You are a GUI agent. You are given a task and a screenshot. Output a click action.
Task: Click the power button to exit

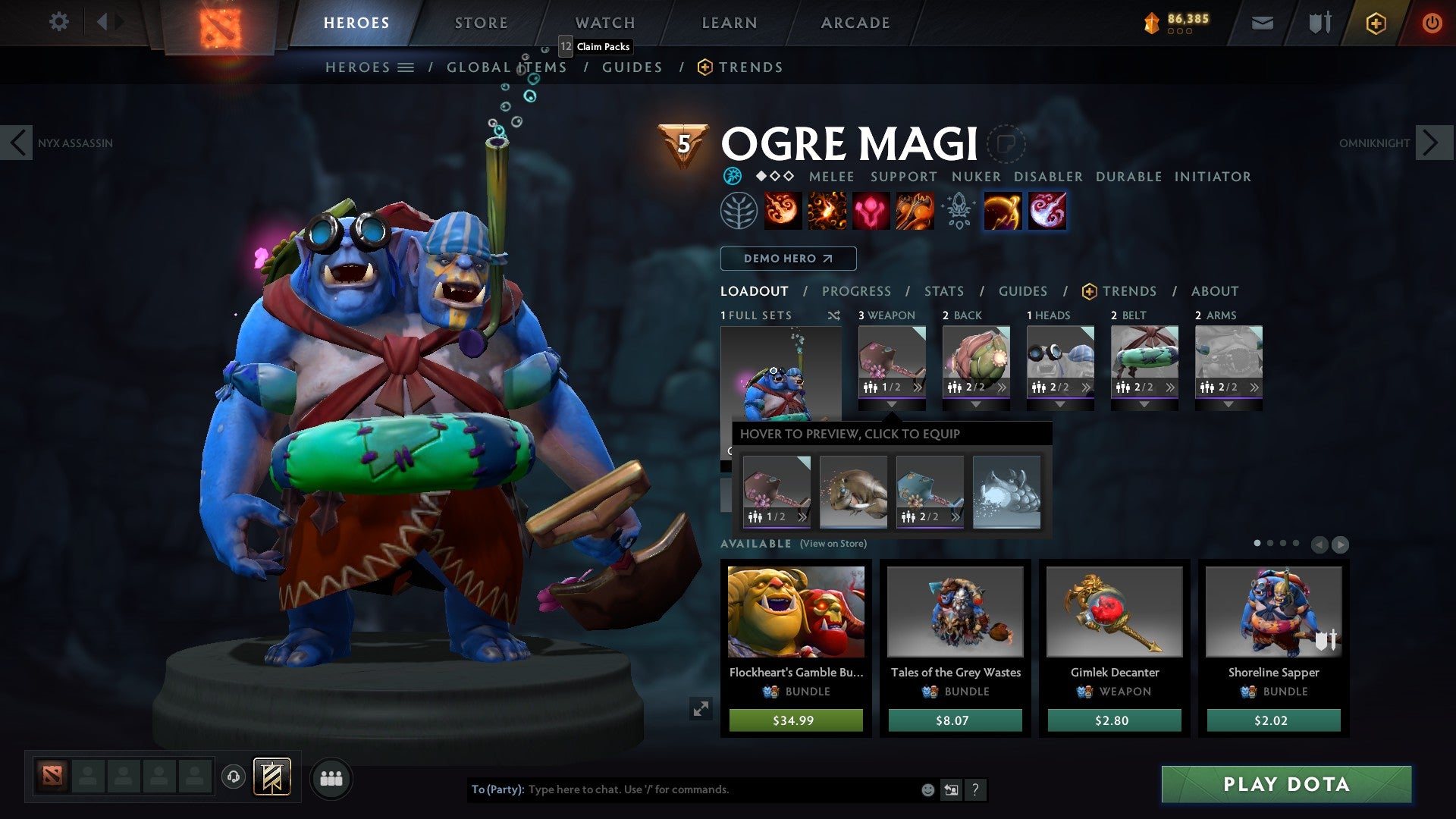click(x=1432, y=23)
